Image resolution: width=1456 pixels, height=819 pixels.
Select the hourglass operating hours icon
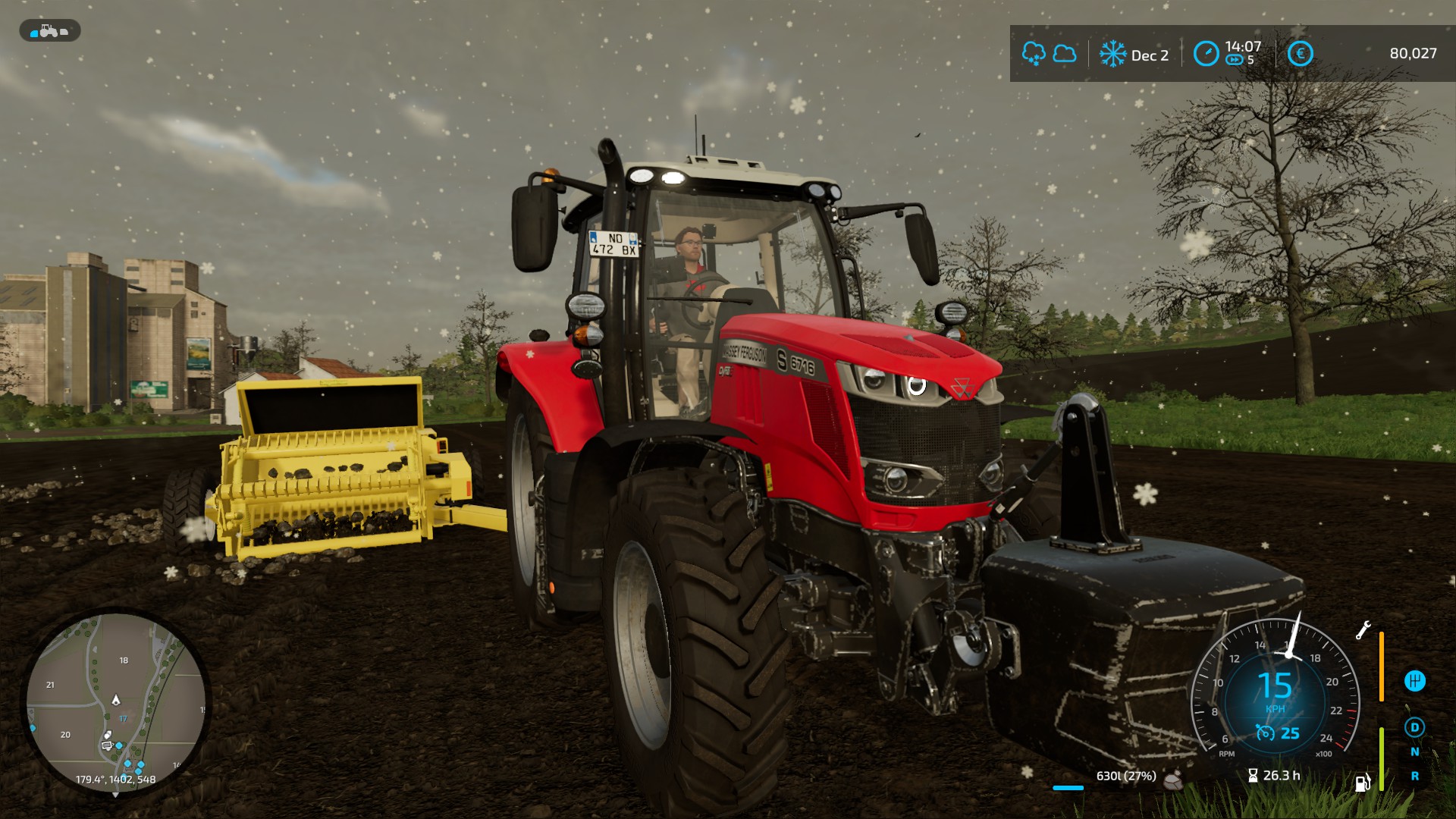[1253, 776]
